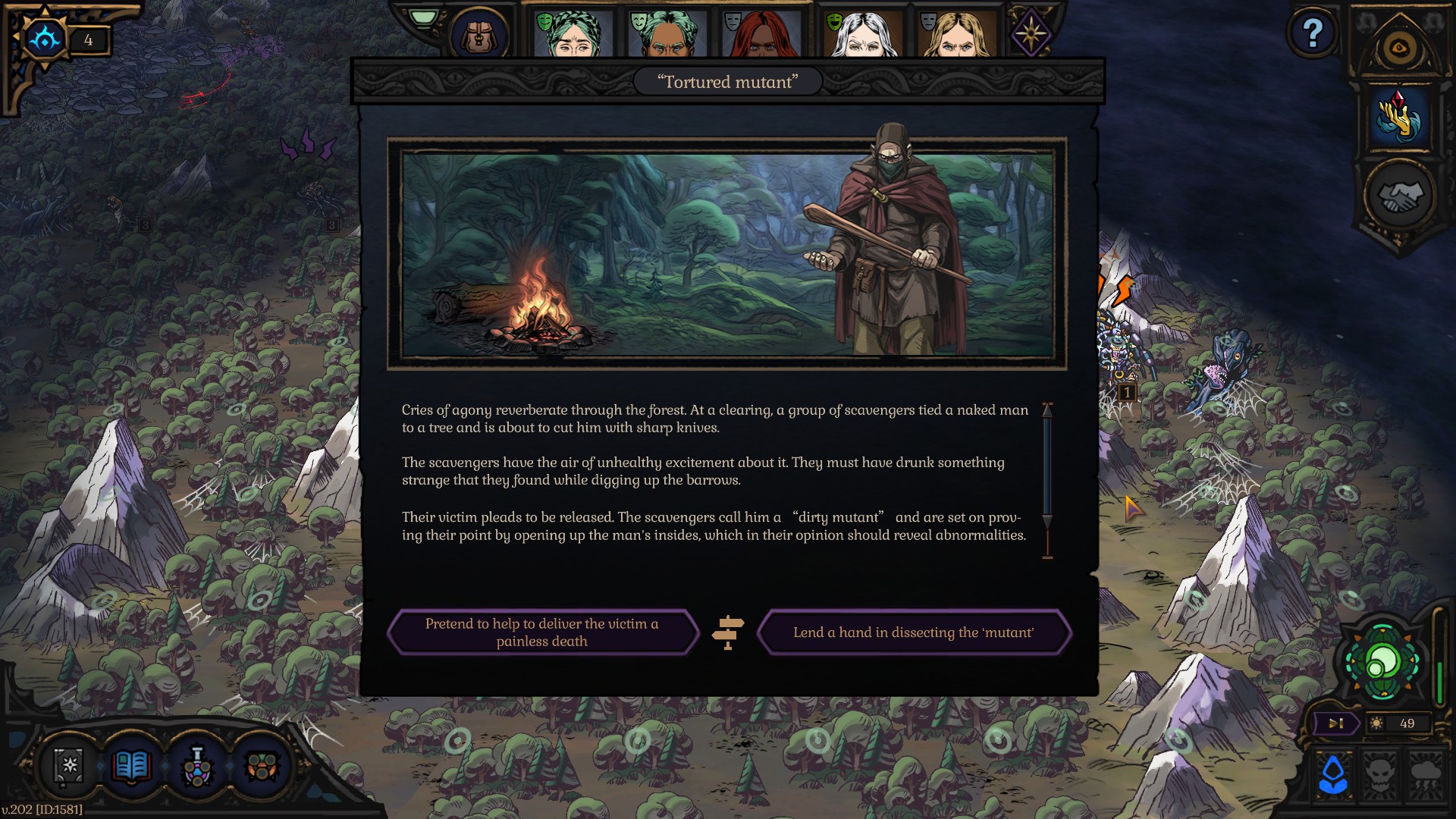The image size is (1456, 819).
Task: Click the scroll-down arrow of event text
Action: pyautogui.click(x=1047, y=521)
